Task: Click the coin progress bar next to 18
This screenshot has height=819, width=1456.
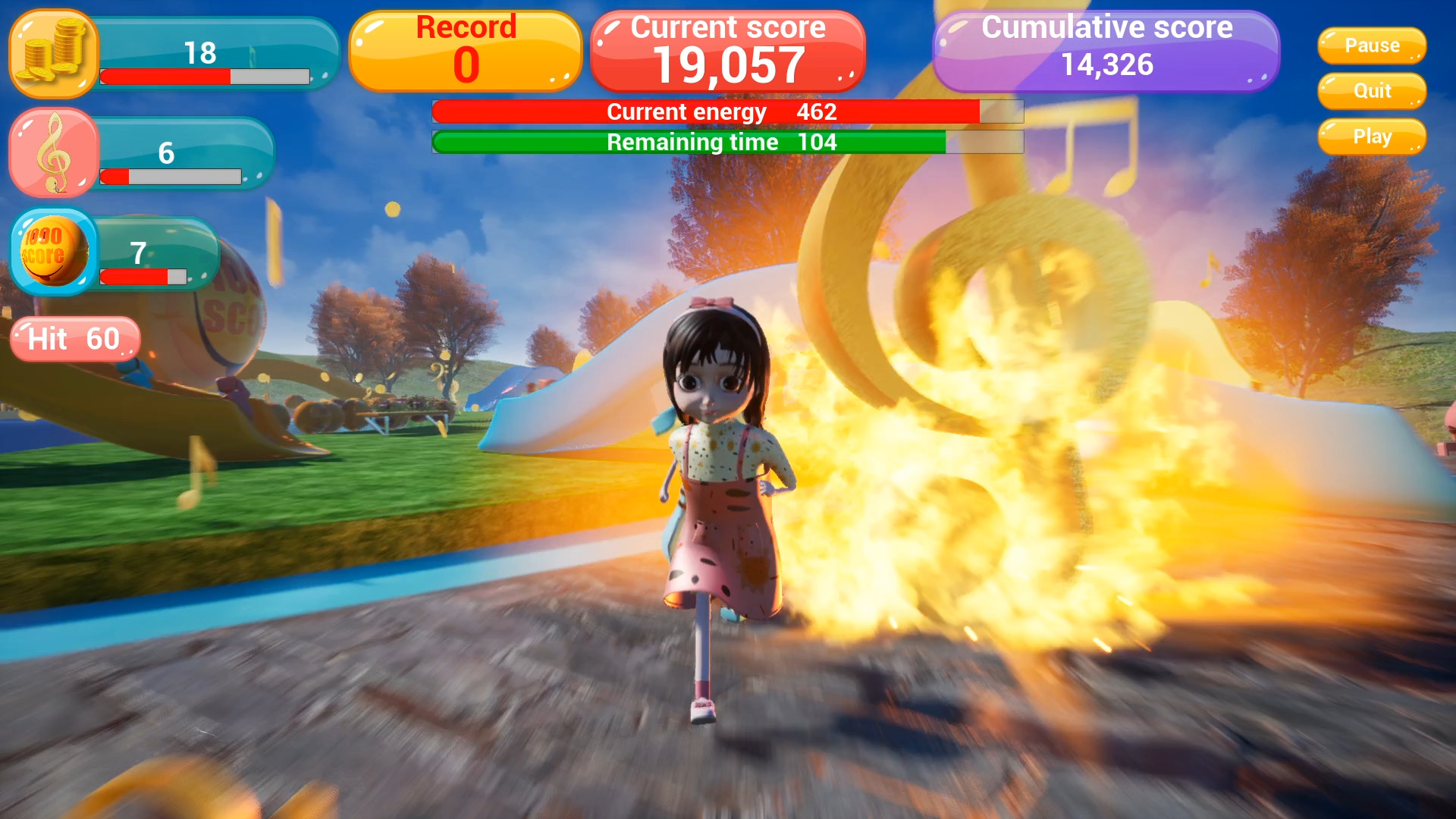Action: point(205,76)
